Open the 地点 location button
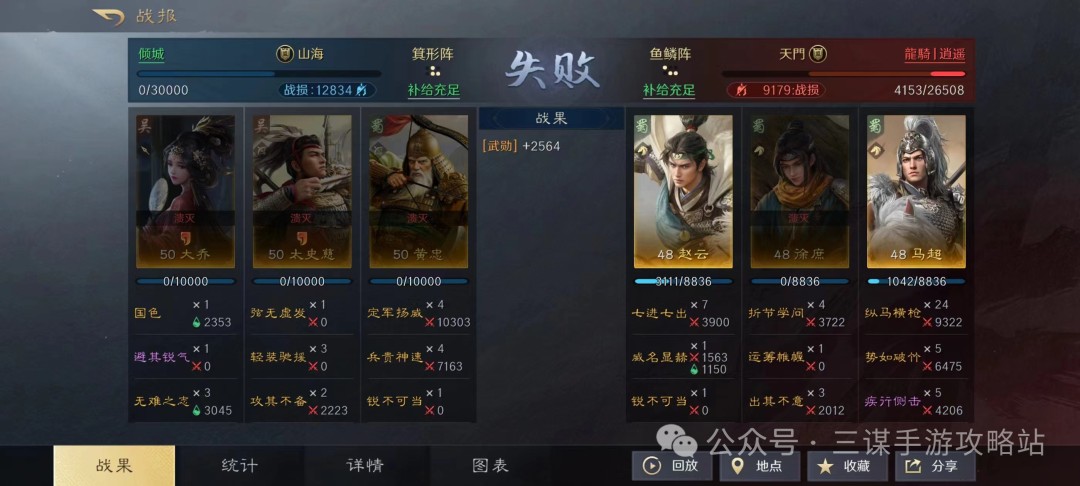 point(758,466)
